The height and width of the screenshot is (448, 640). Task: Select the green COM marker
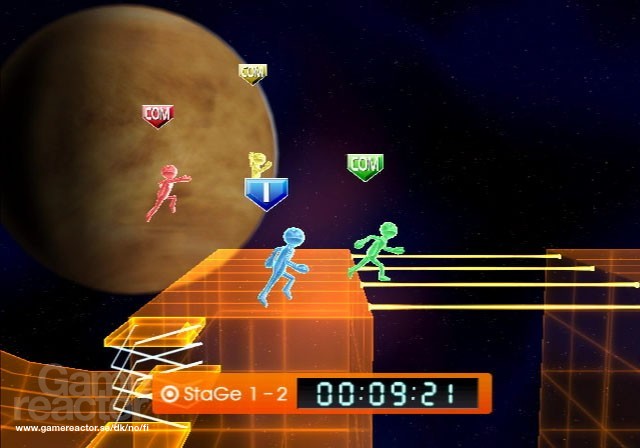click(365, 165)
